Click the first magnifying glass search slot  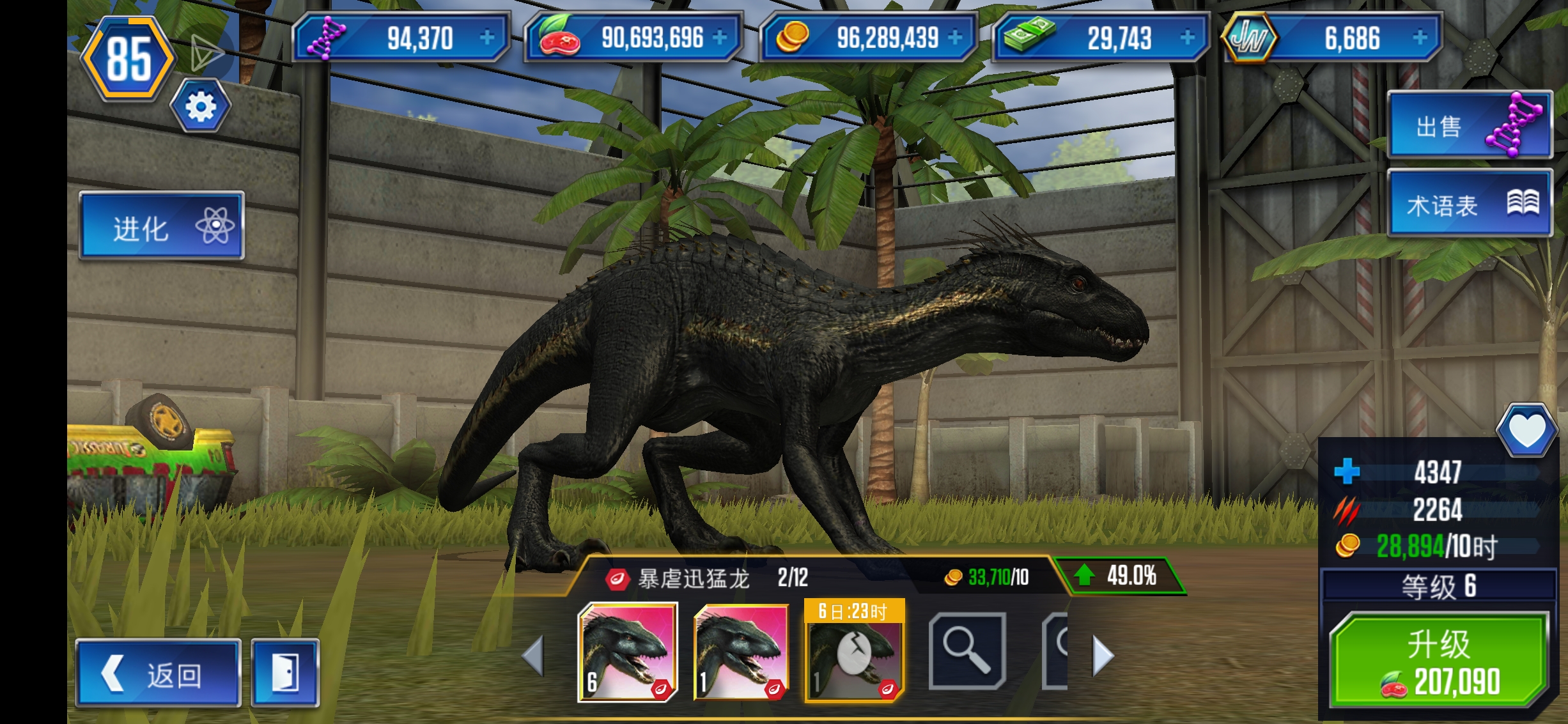pos(966,652)
